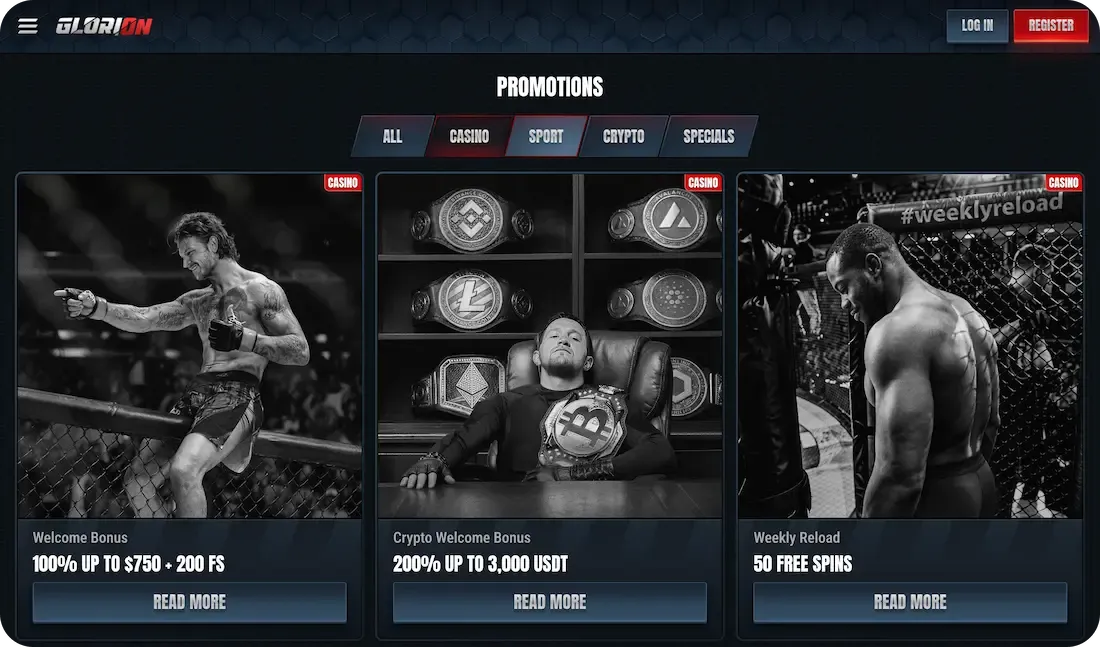Open the hamburger menu

28,26
